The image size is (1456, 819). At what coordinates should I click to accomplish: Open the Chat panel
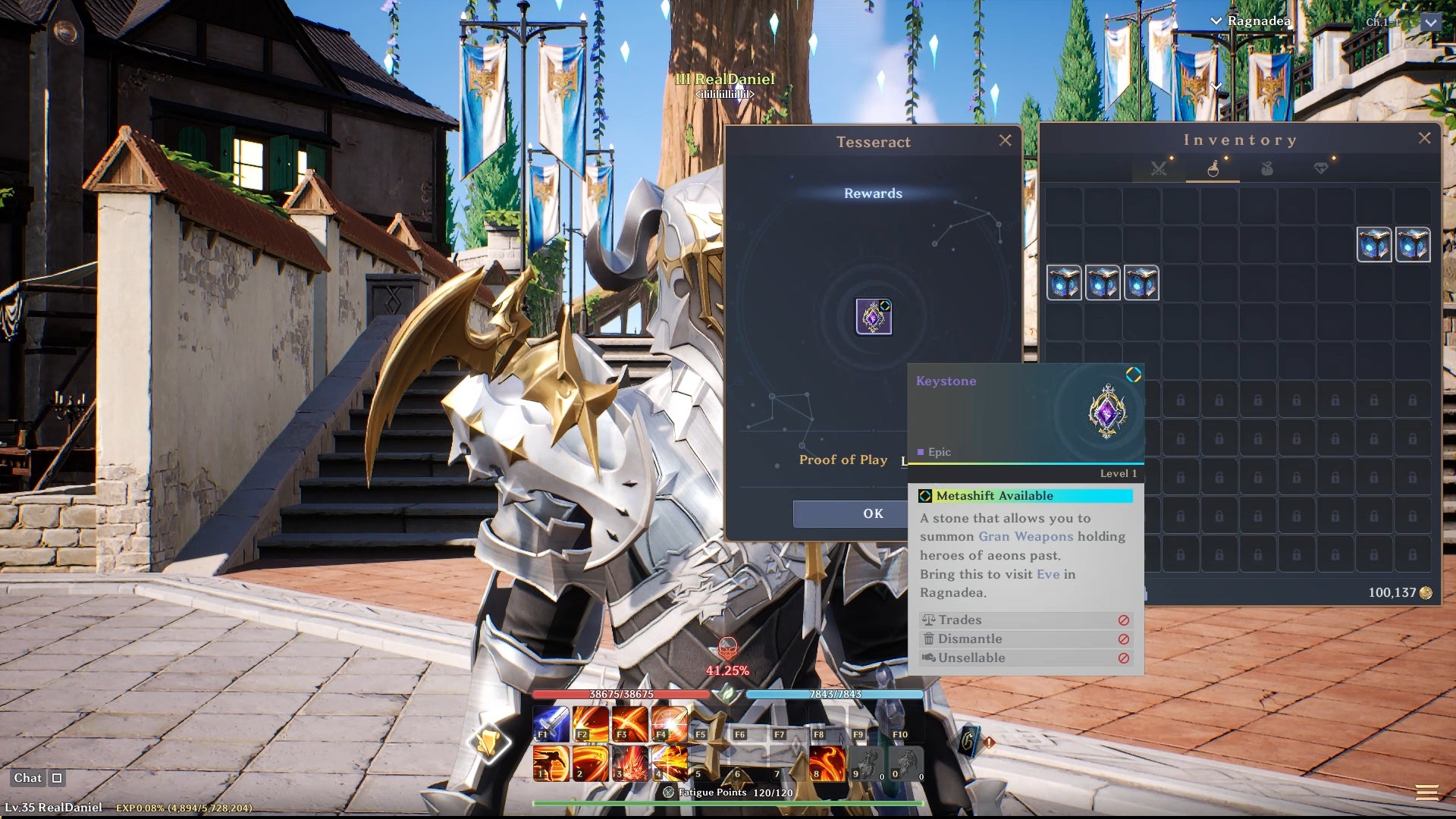pyautogui.click(x=28, y=778)
